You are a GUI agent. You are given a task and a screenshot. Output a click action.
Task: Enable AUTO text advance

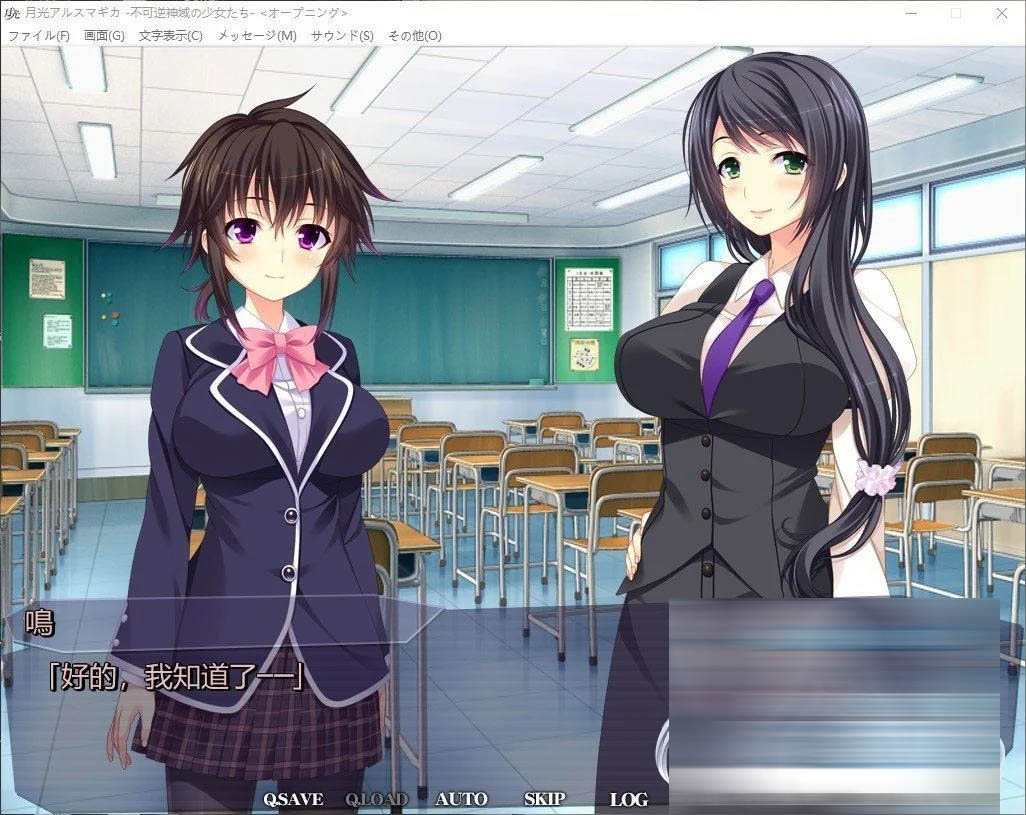[x=461, y=799]
